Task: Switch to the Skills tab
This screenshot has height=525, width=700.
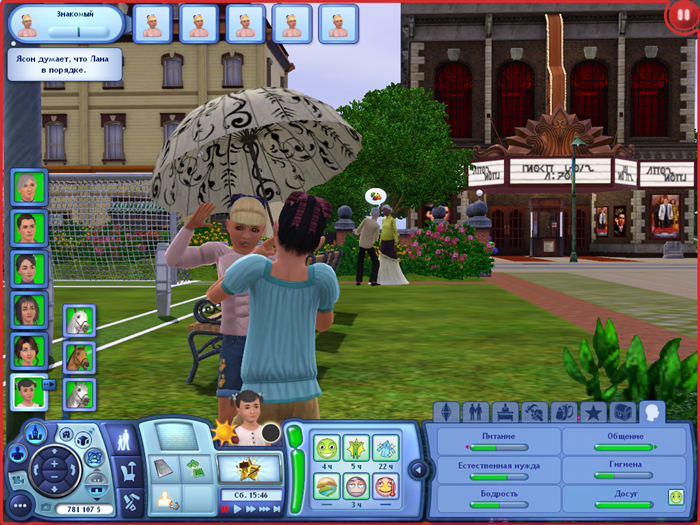Action: point(534,411)
